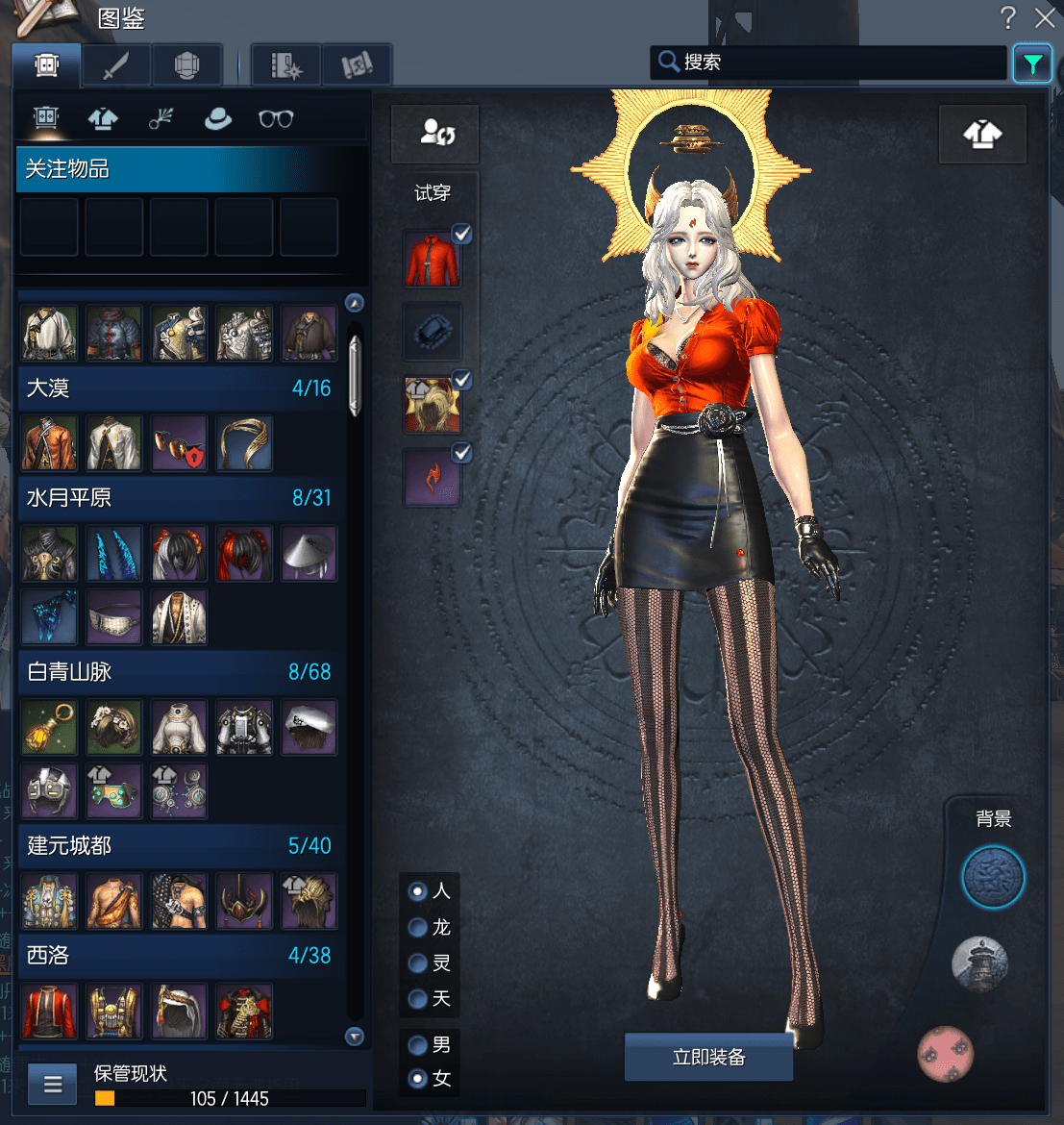
Task: Switch to the sword weapon tab
Action: click(116, 65)
